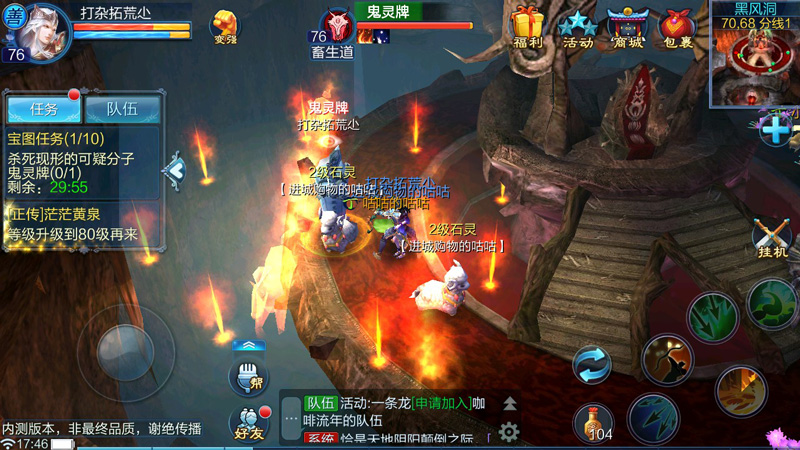The image size is (800, 450).
Task: Open the 商城 shop
Action: tap(628, 28)
